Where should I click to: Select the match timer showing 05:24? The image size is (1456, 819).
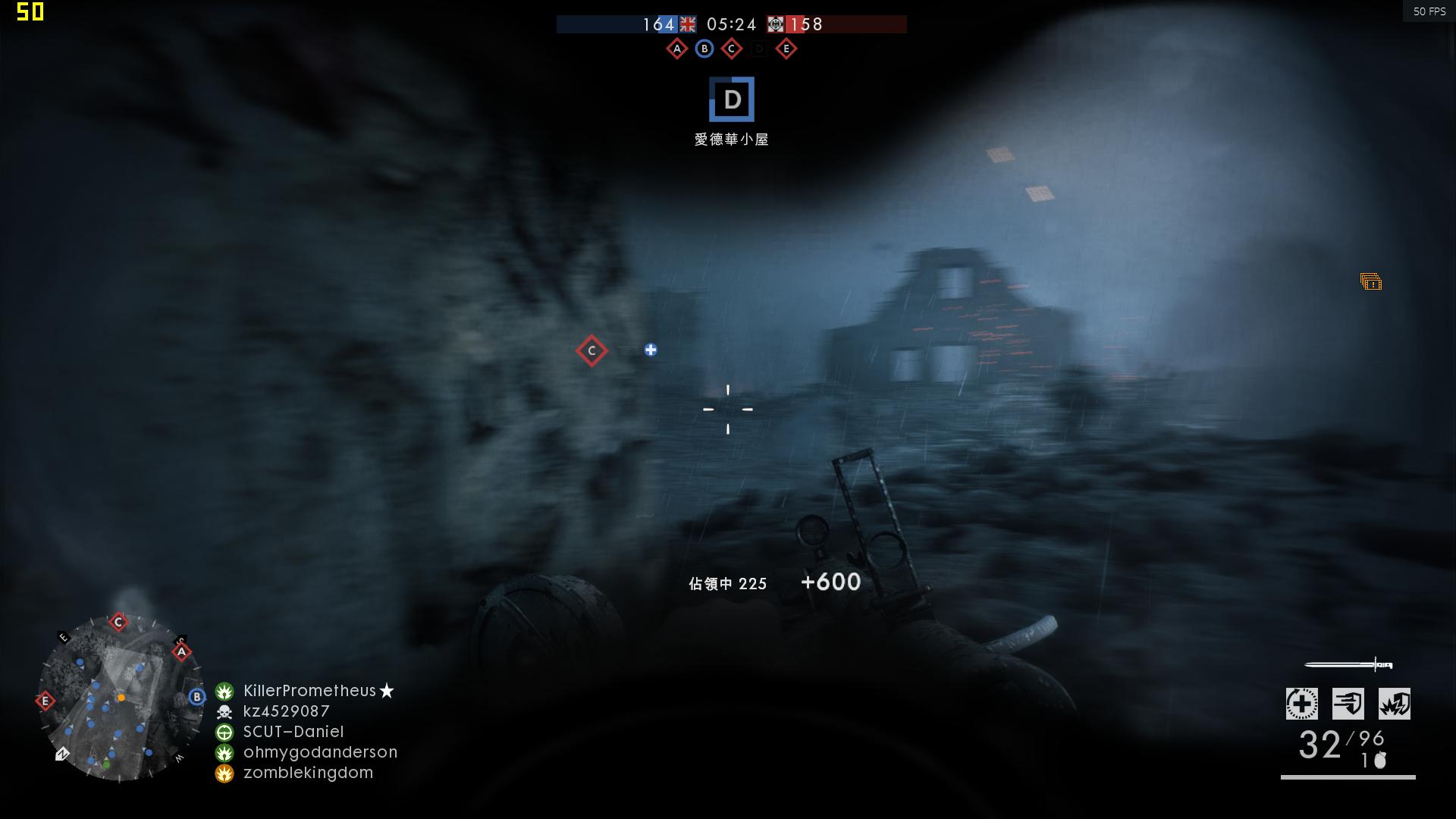(x=730, y=24)
